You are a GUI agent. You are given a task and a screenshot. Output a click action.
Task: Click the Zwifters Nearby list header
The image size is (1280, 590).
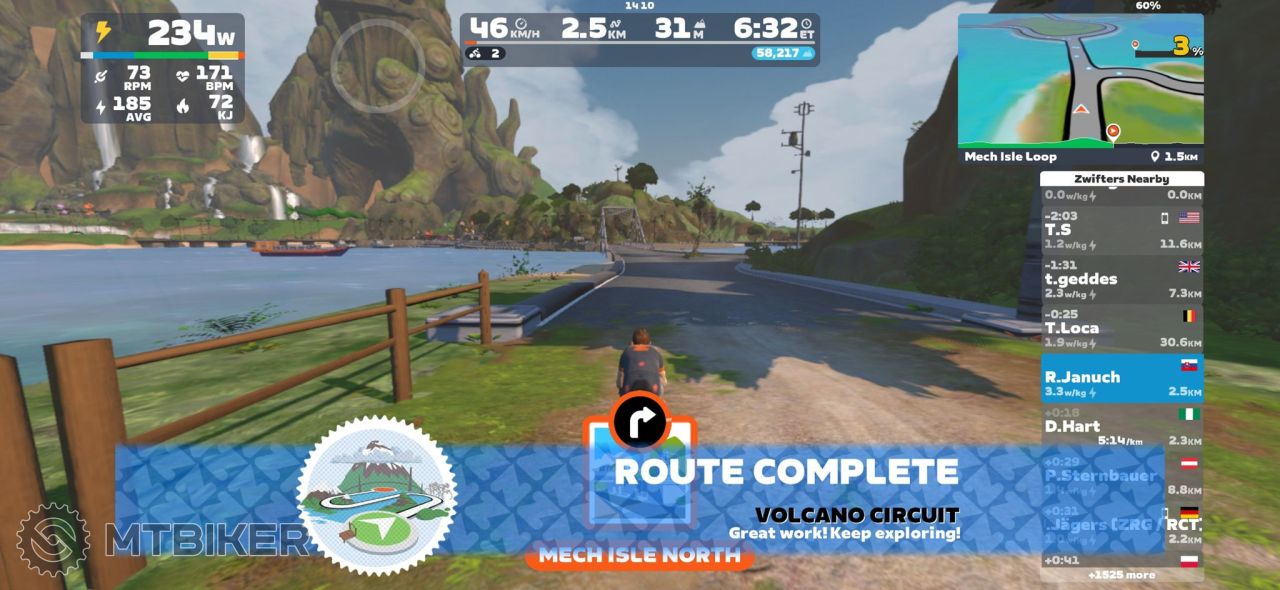click(1121, 179)
